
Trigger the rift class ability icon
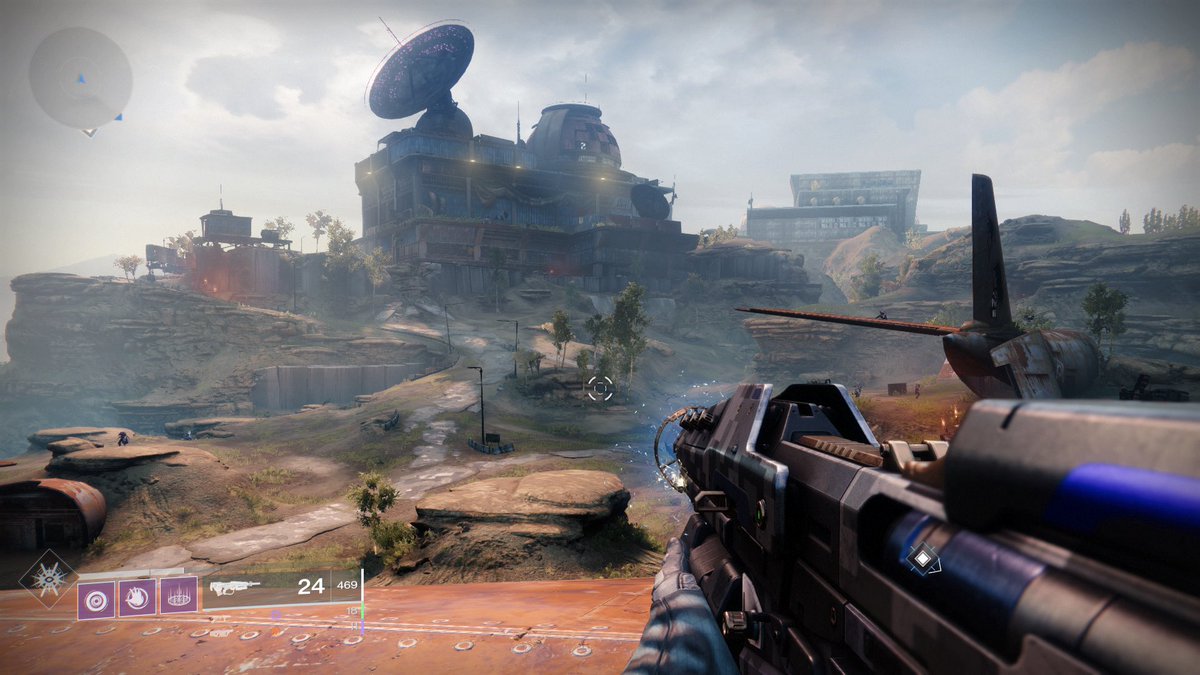[179, 598]
